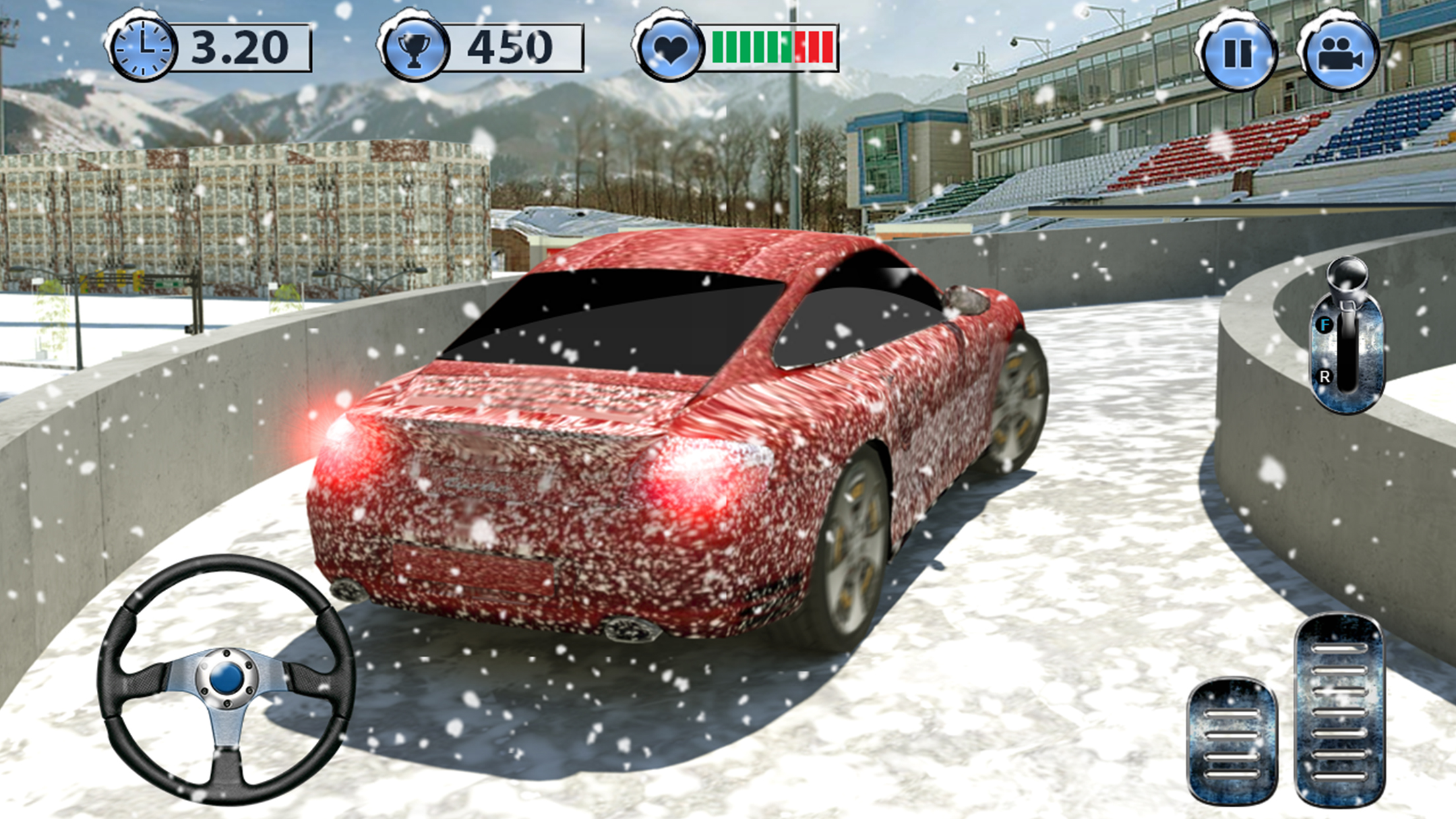Step on the accelerator pedal
The width and height of the screenshot is (1456, 819).
pyautogui.click(x=1339, y=711)
